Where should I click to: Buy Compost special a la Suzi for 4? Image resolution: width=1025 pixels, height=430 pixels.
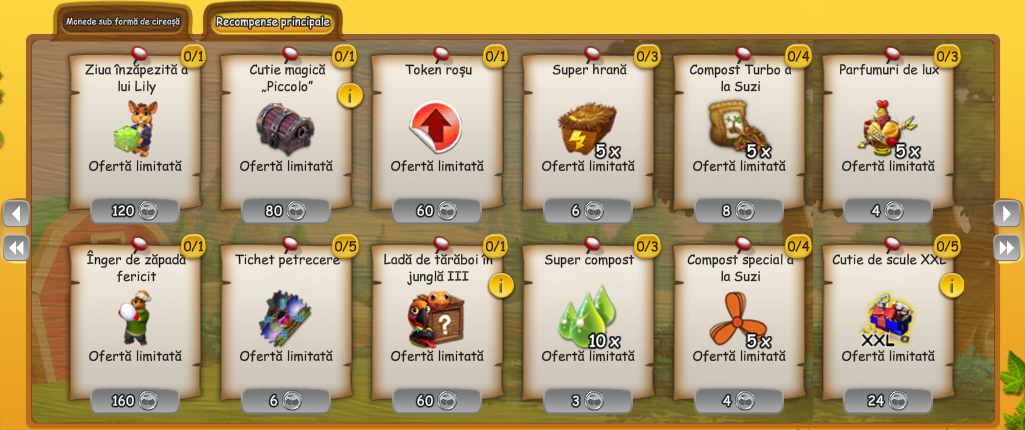coord(739,401)
